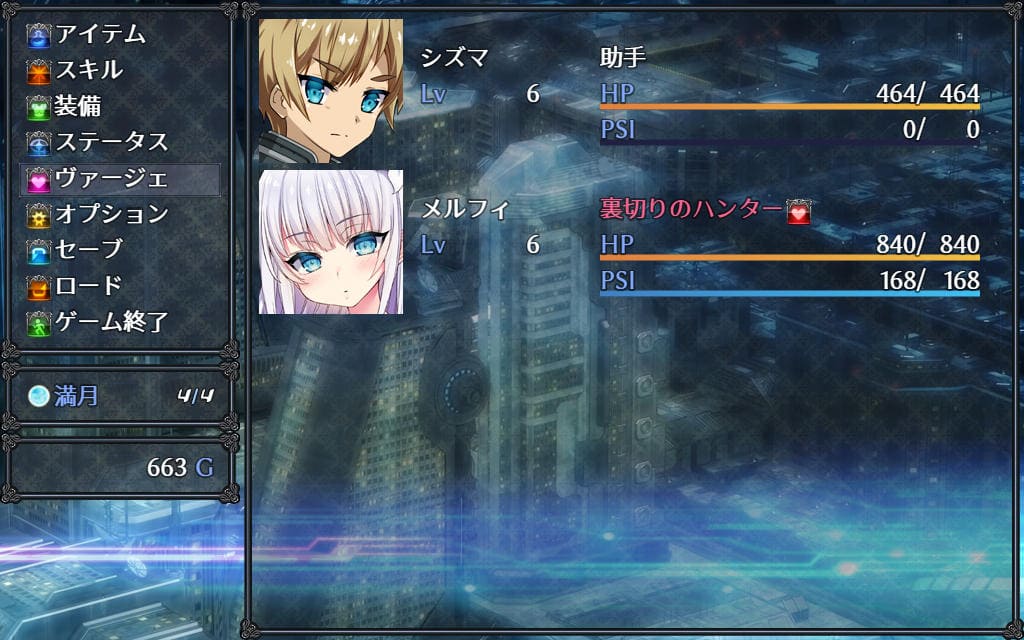Click ゲーム終了 to end the game

coord(111,322)
